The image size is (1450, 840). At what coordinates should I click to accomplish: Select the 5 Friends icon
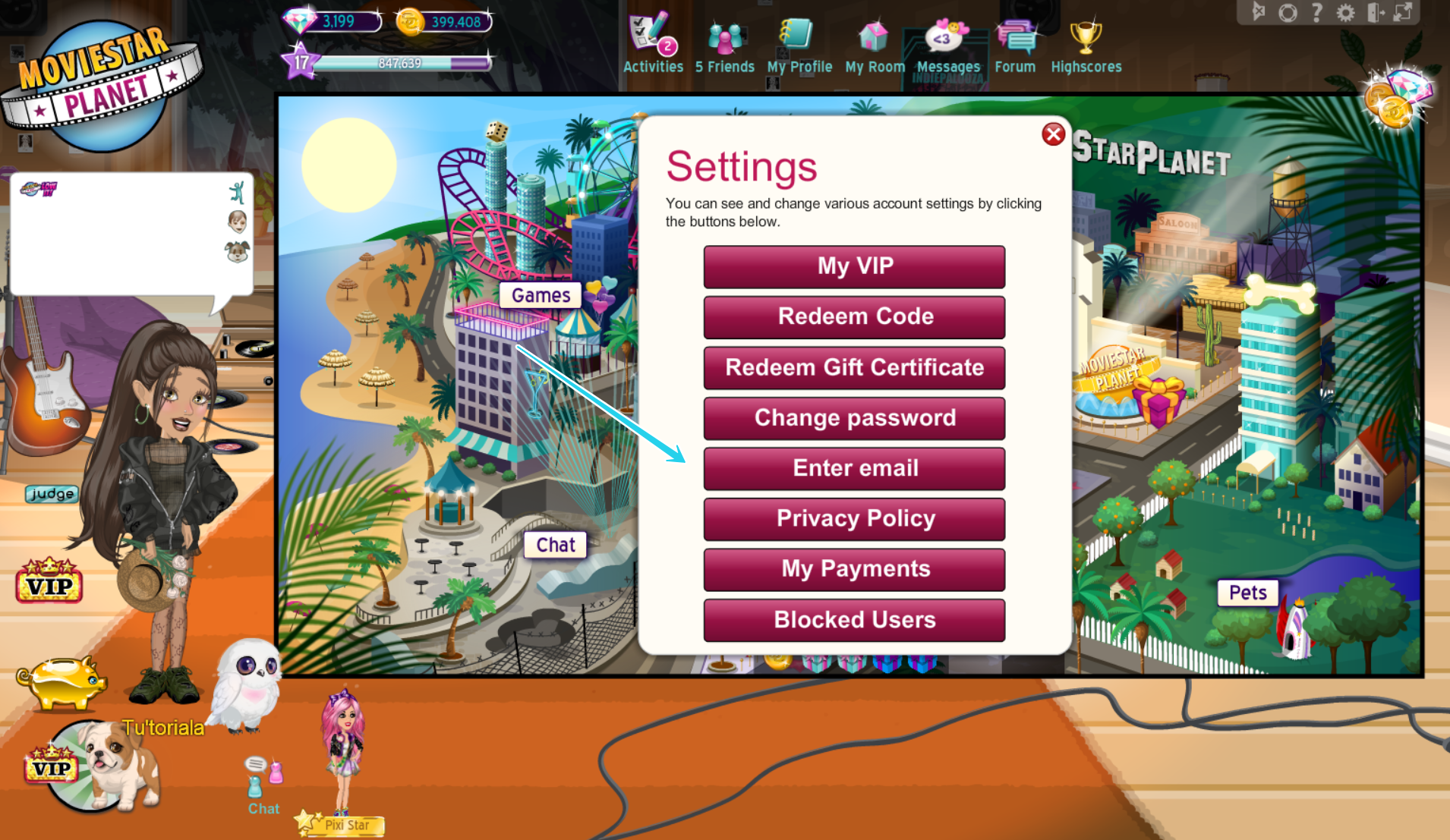[x=725, y=36]
